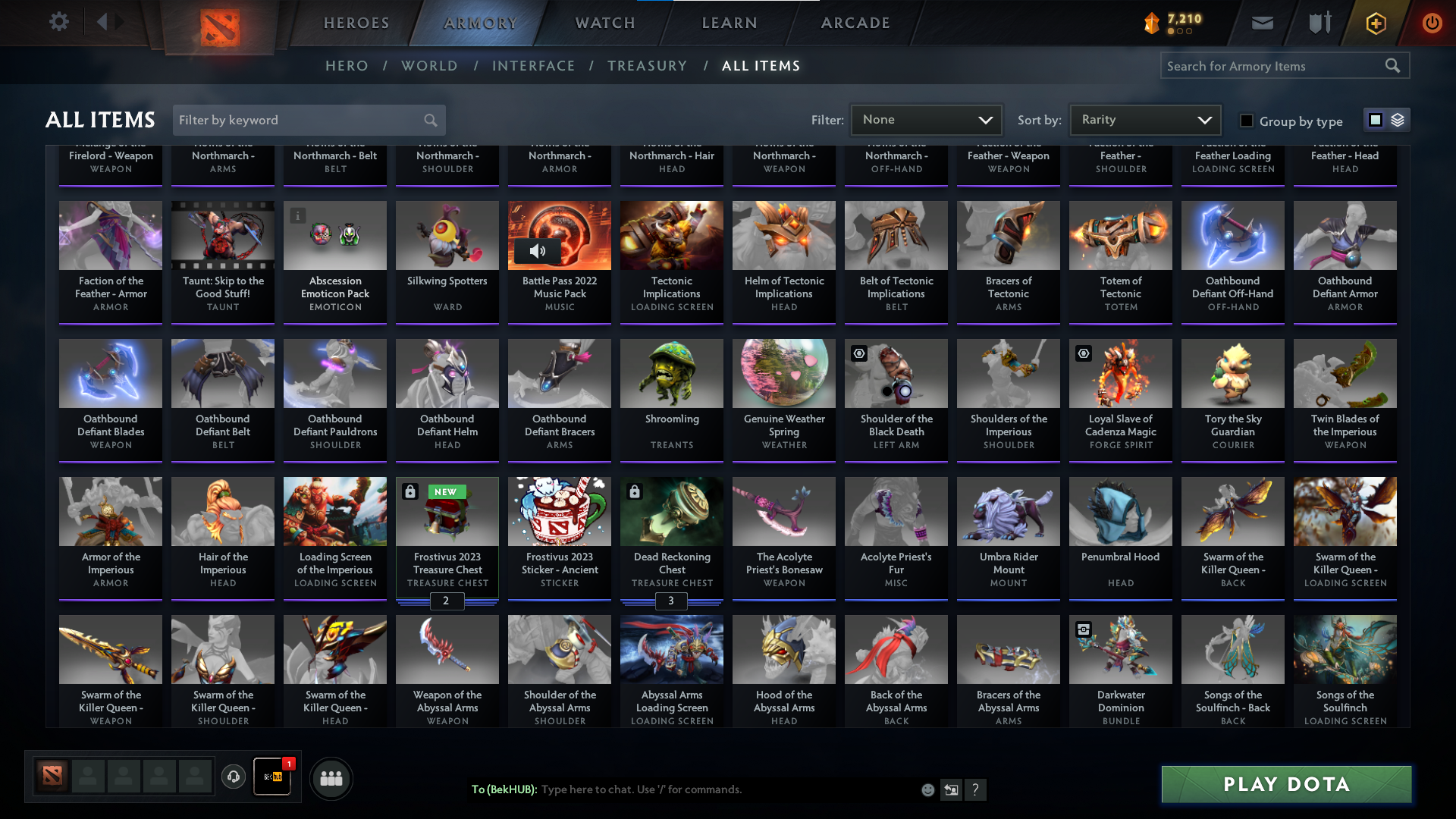Open the TREASURY section
The image size is (1456, 819).
point(647,66)
